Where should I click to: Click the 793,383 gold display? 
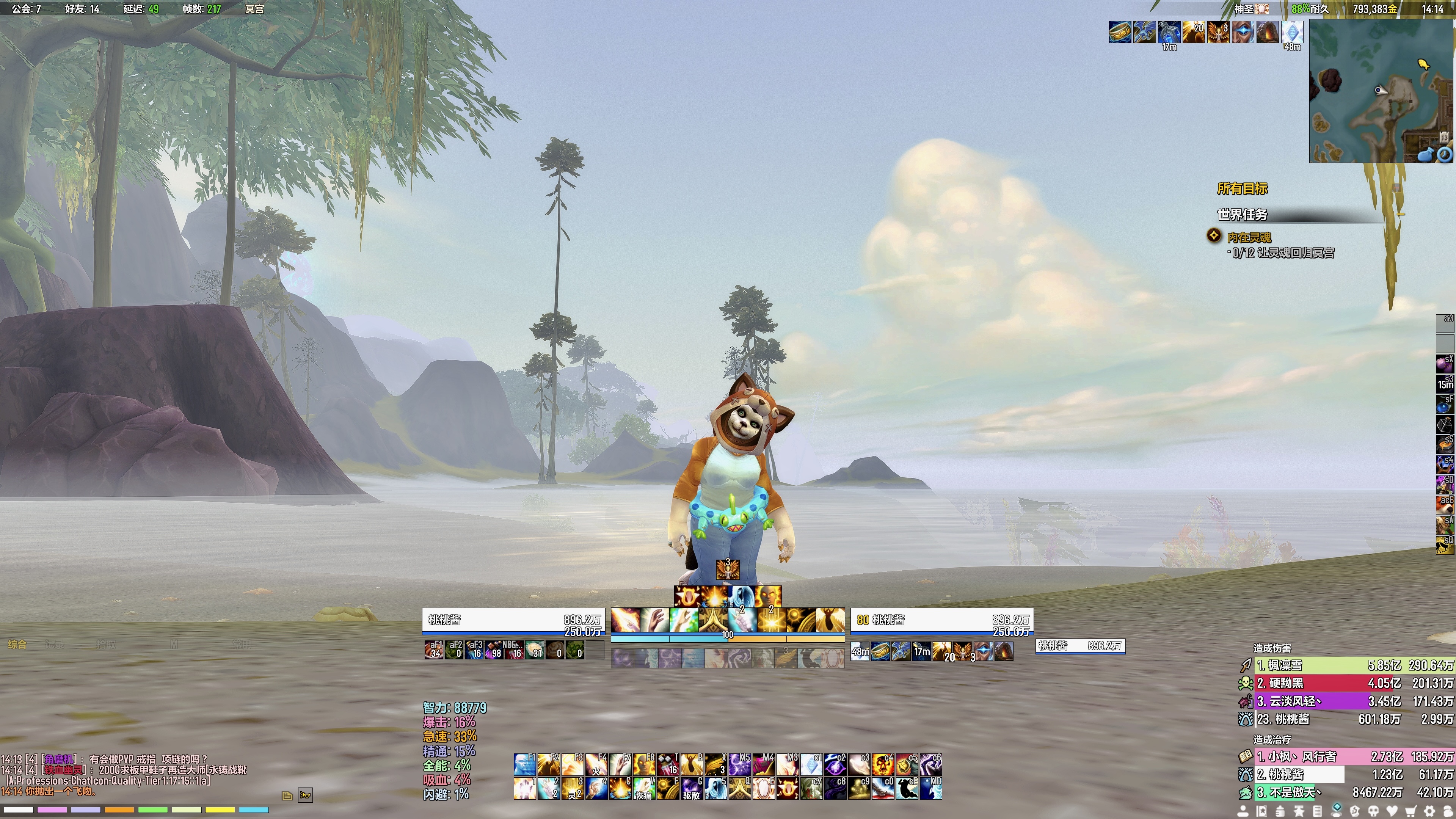click(1374, 9)
